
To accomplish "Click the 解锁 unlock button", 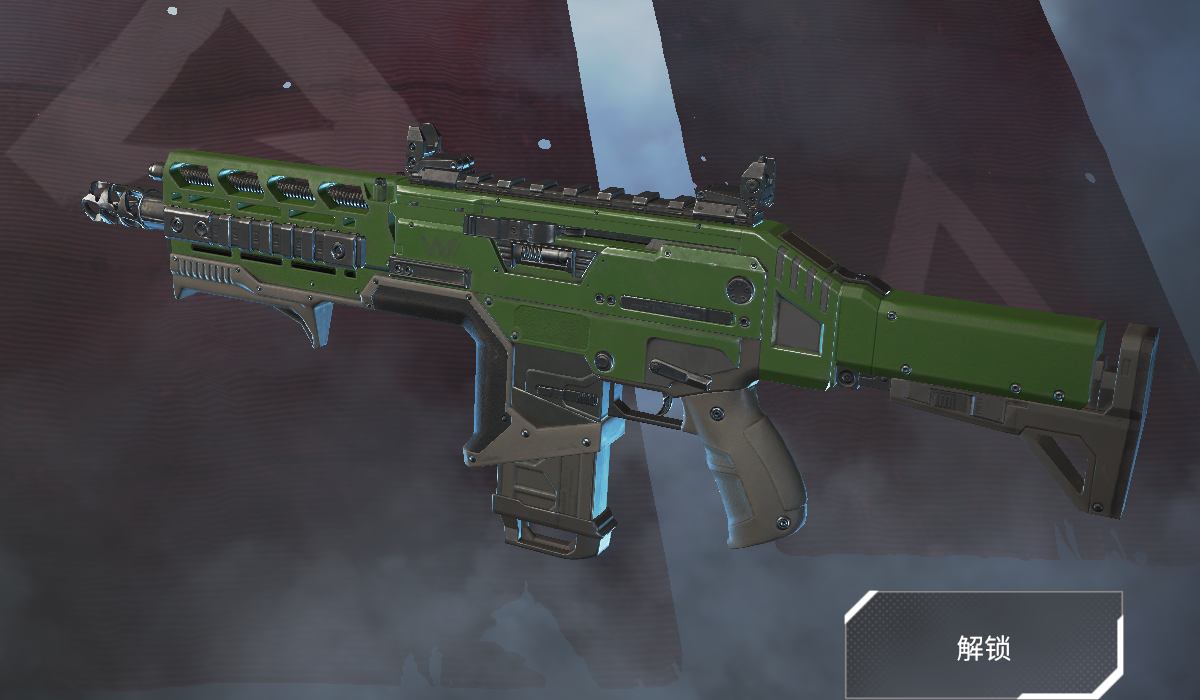I will [x=983, y=647].
